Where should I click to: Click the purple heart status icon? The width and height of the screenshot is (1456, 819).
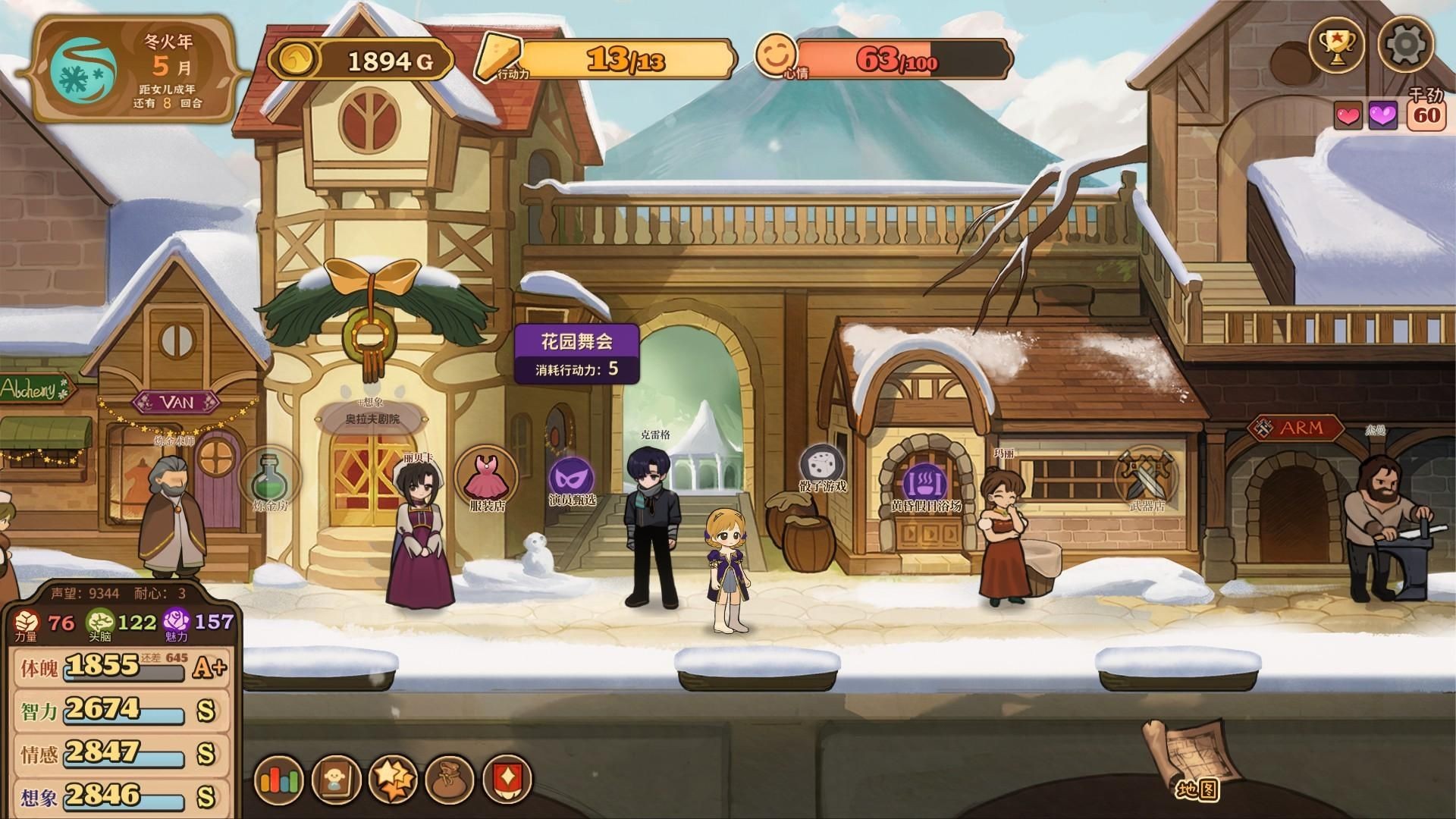pyautogui.click(x=1383, y=116)
